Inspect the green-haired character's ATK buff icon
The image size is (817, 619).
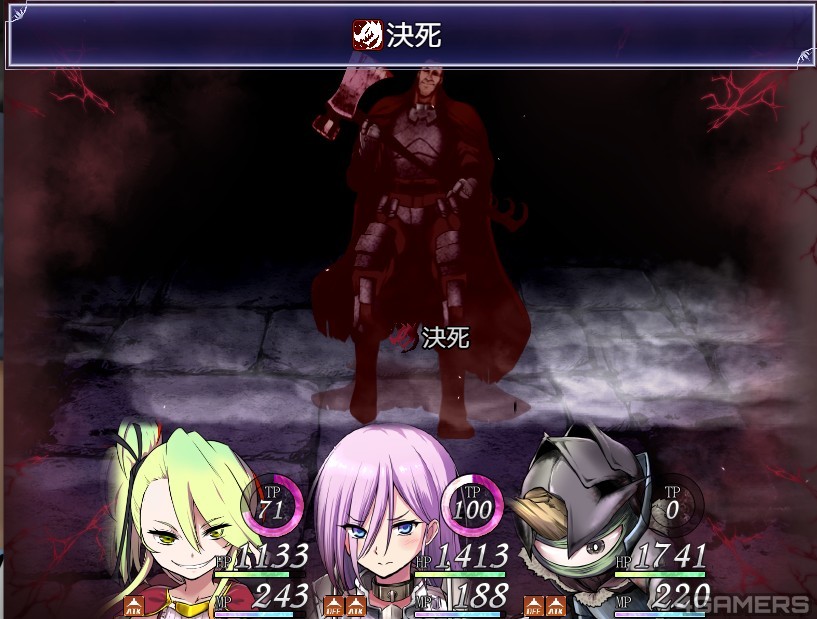click(134, 605)
